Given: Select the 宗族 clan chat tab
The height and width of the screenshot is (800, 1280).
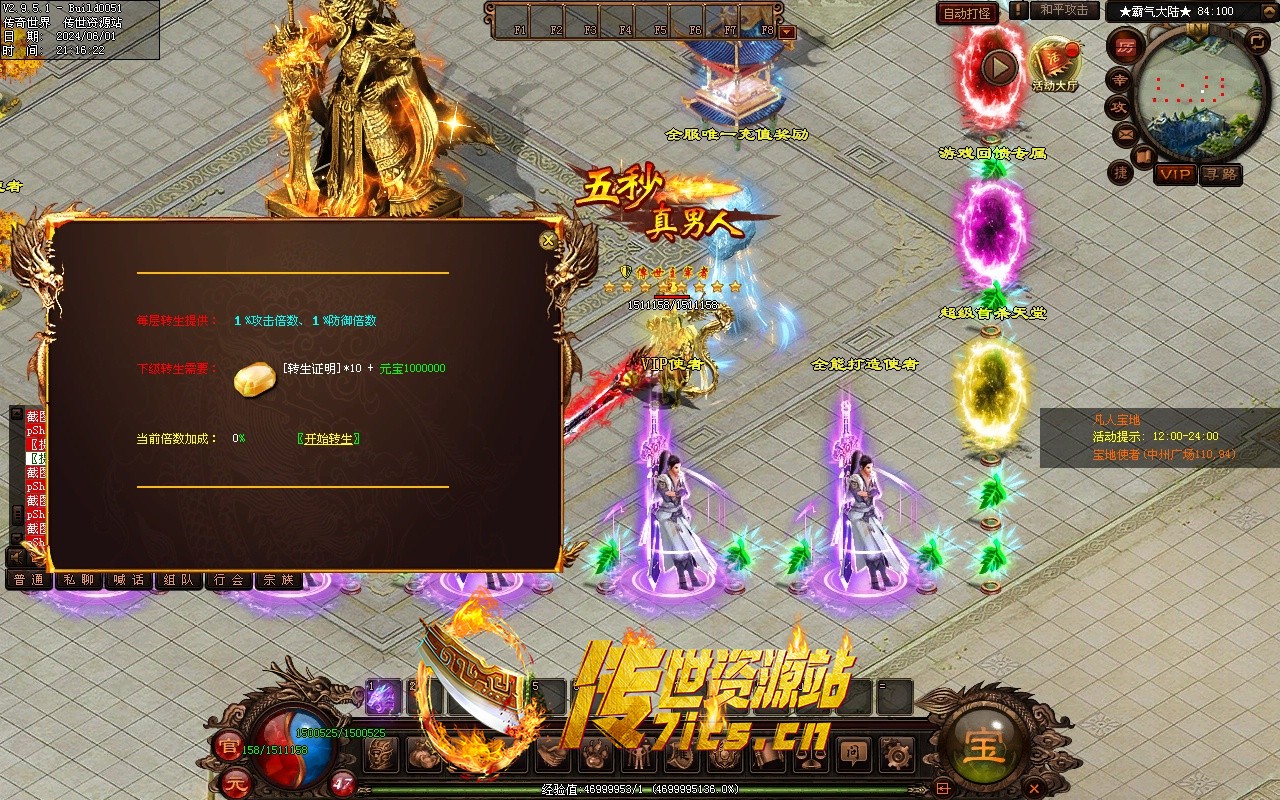Looking at the screenshot, I should (279, 580).
